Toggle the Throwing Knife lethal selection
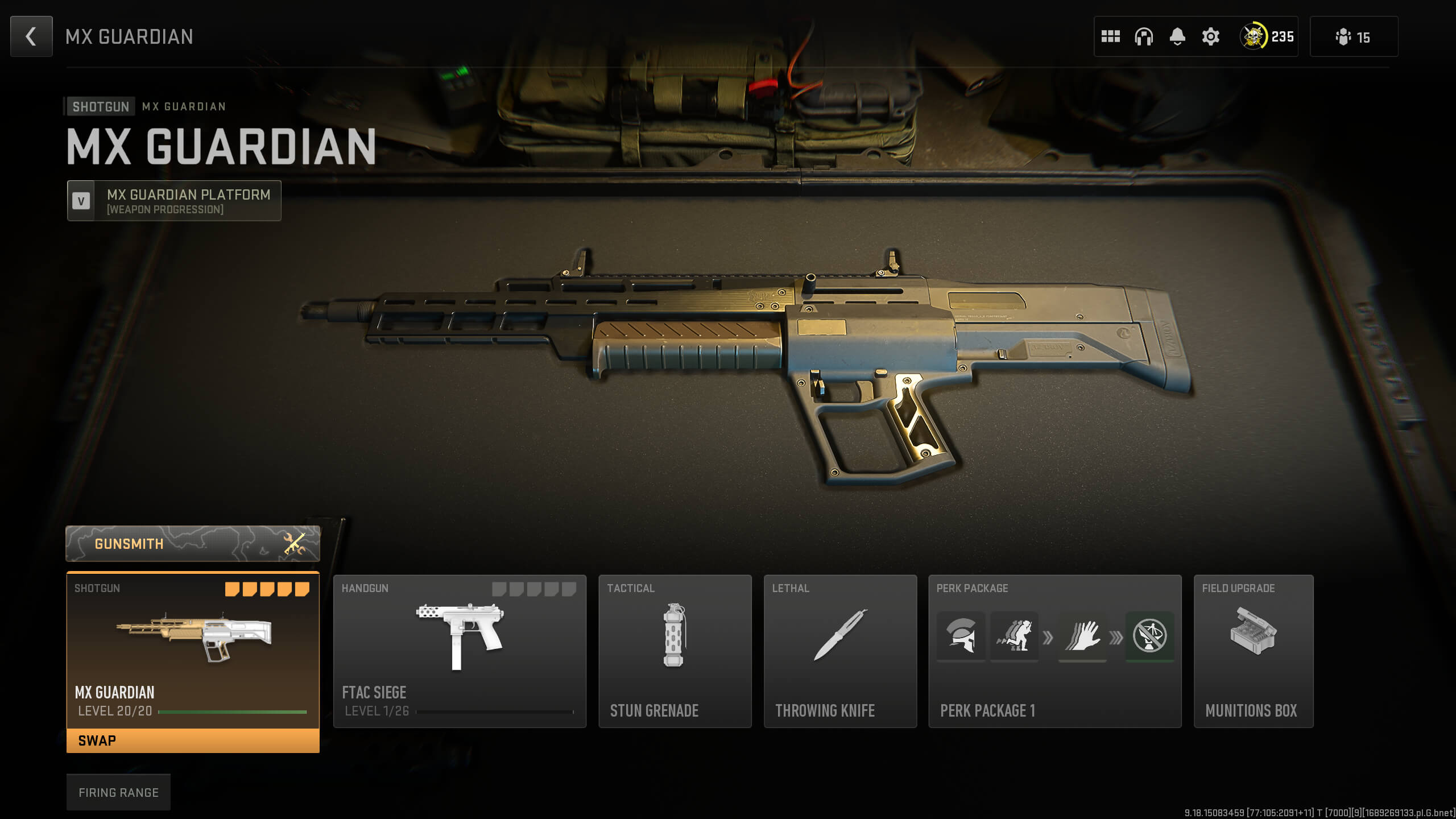The height and width of the screenshot is (819, 1456). (840, 651)
